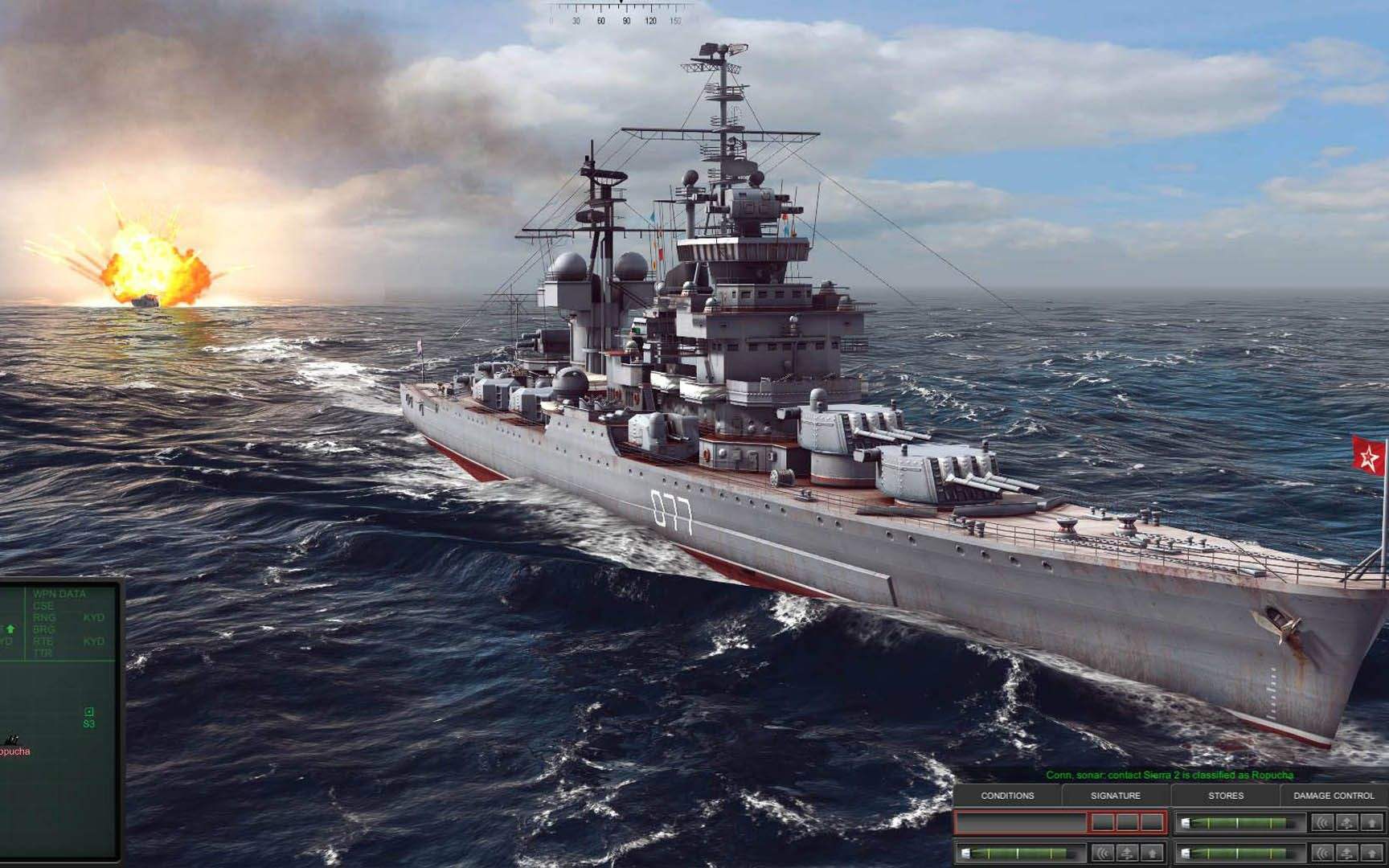Screen dimensions: 1389x868
Task: Select the Damage Control tab
Action: pos(1334,796)
